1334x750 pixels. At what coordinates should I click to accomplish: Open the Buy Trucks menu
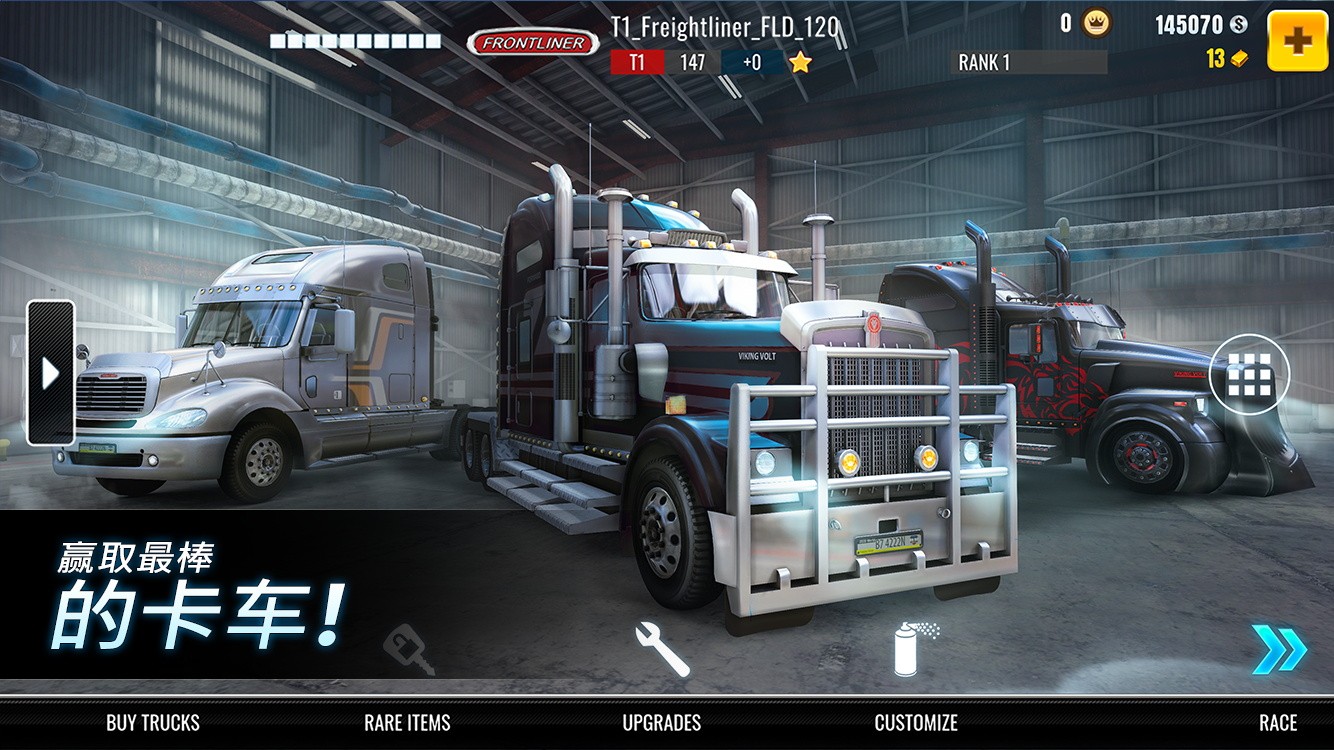(x=153, y=722)
